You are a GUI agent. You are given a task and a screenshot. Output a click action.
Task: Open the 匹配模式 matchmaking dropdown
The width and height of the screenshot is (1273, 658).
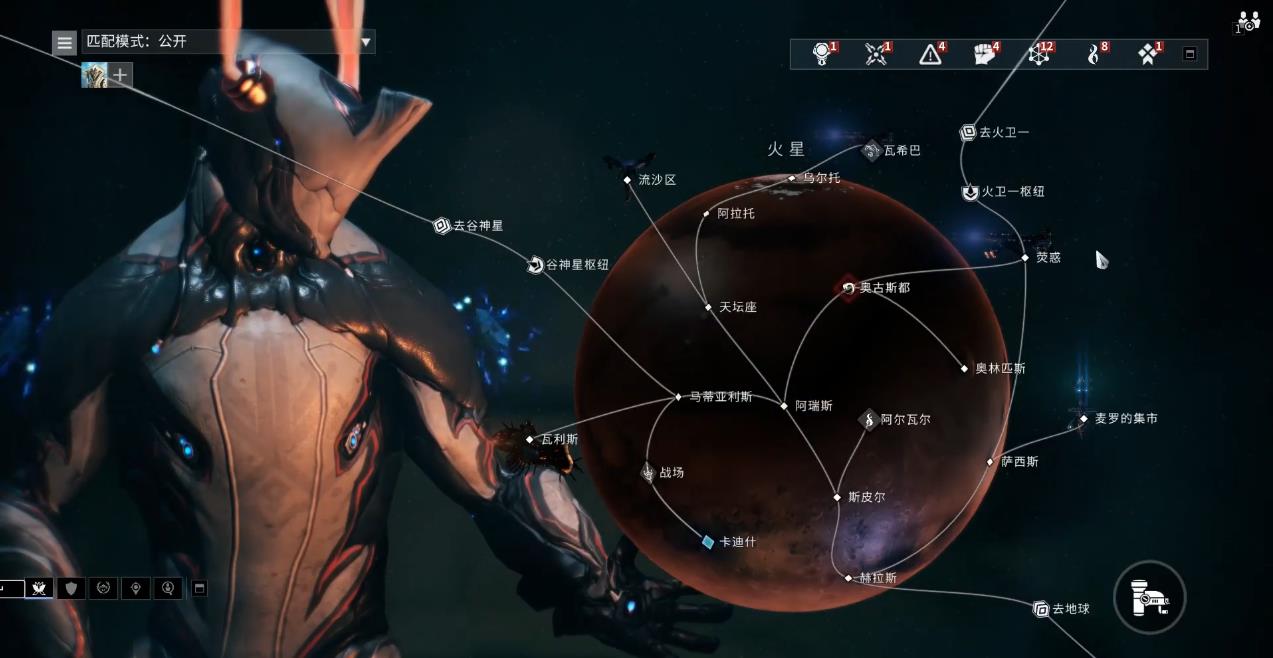click(366, 42)
